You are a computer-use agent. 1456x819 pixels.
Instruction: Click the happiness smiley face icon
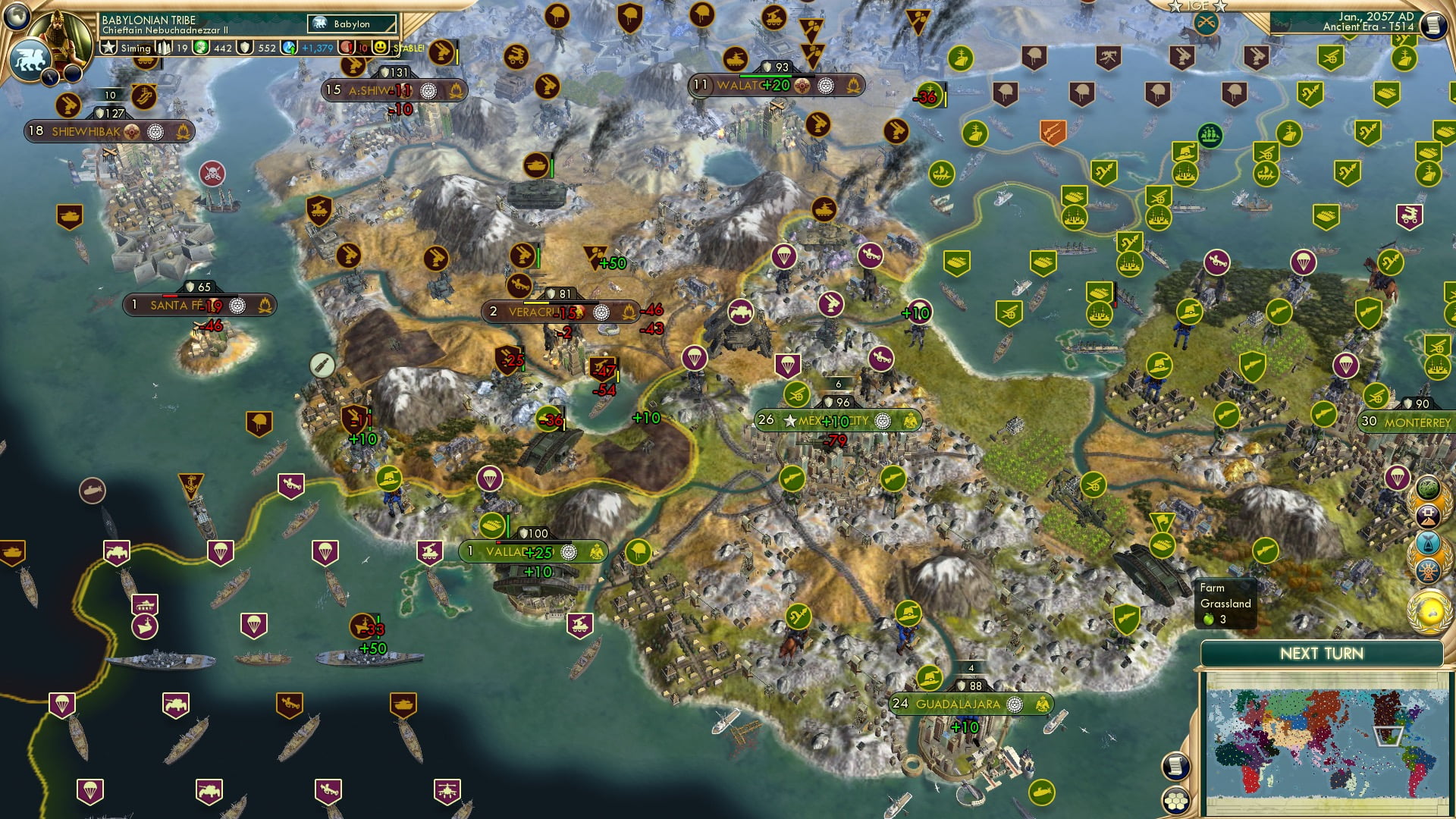click(x=381, y=49)
